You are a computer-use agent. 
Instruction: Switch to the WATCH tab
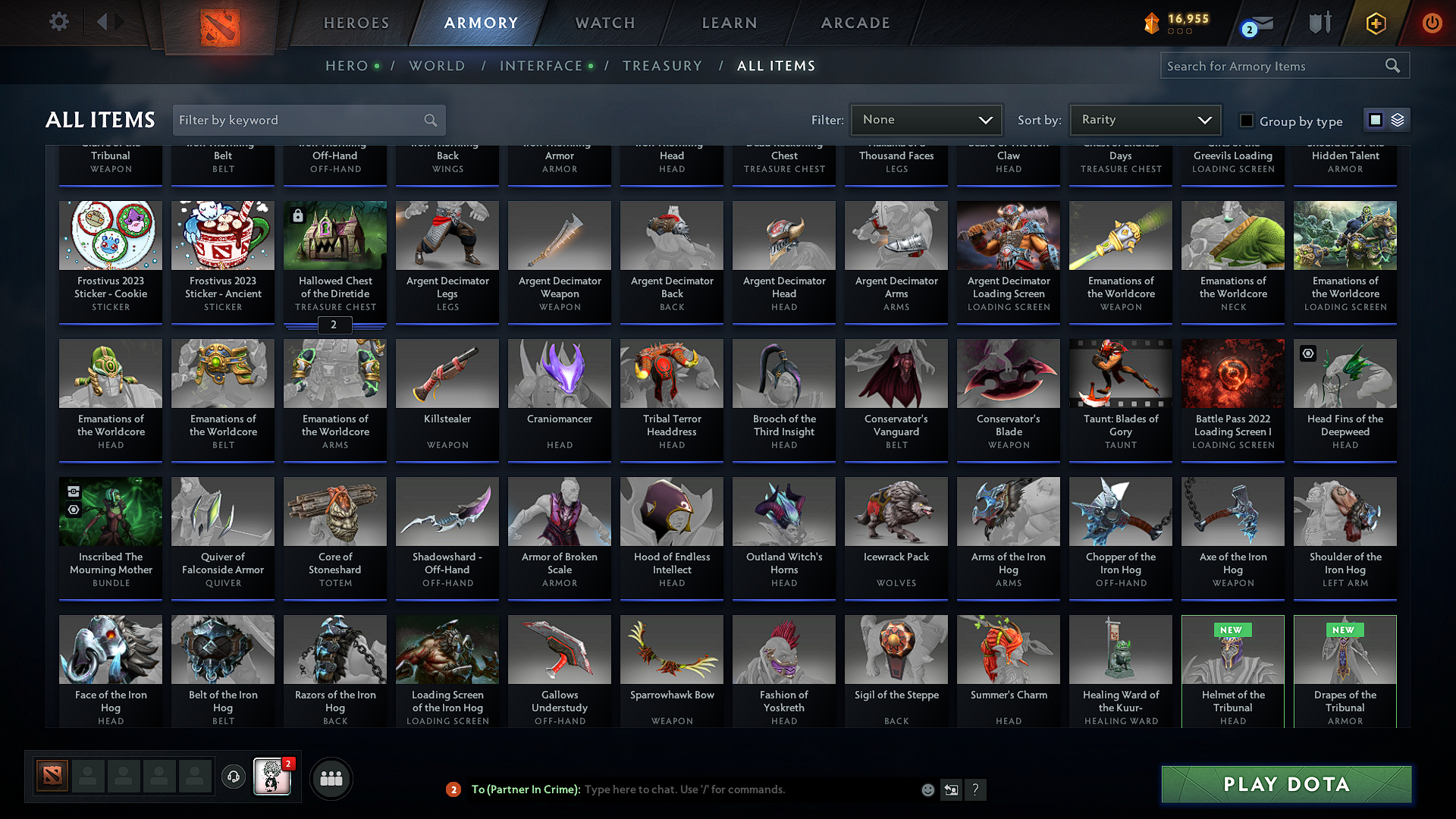pyautogui.click(x=604, y=23)
